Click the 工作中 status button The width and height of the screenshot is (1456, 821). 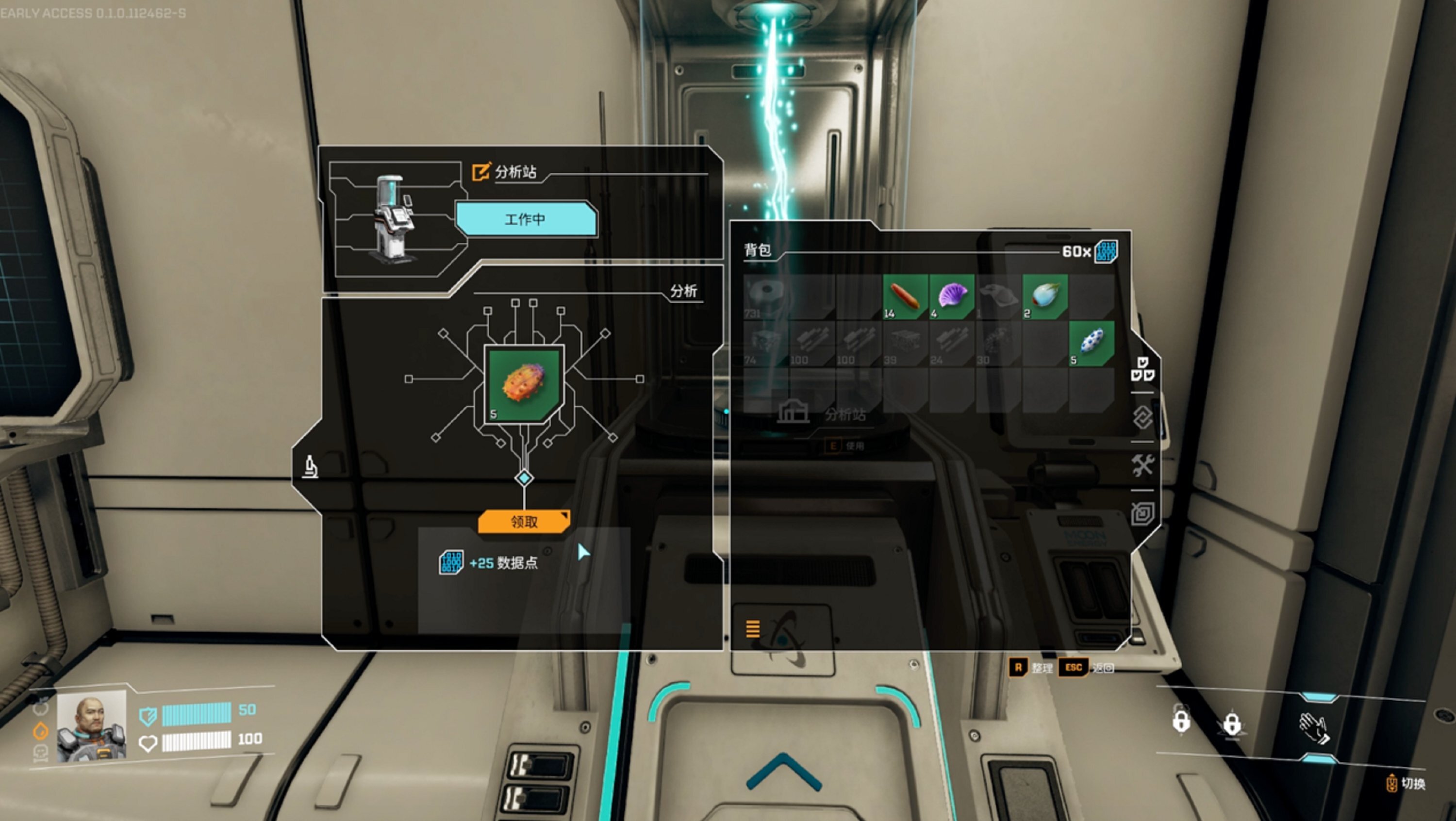click(526, 219)
